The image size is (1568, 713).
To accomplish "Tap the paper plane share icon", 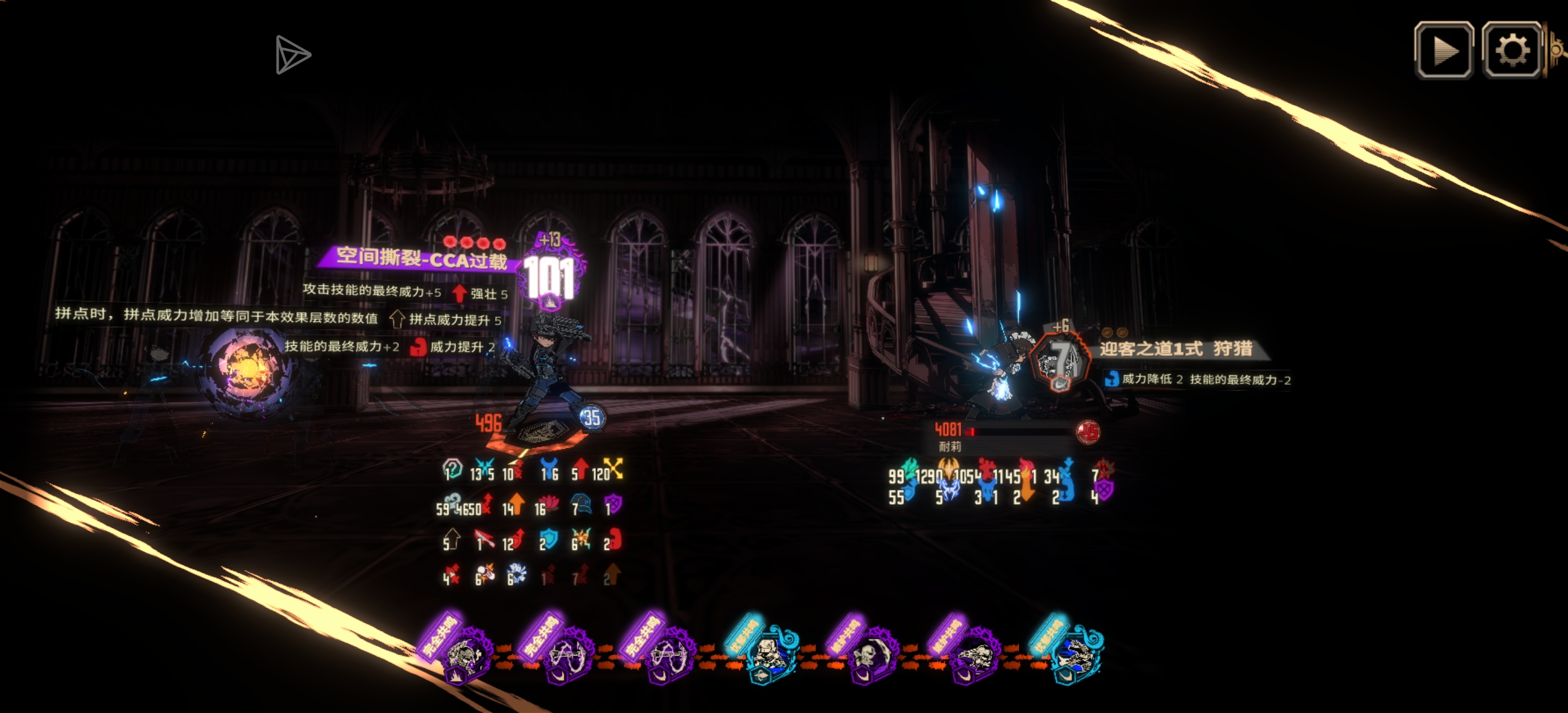I will click(292, 55).
